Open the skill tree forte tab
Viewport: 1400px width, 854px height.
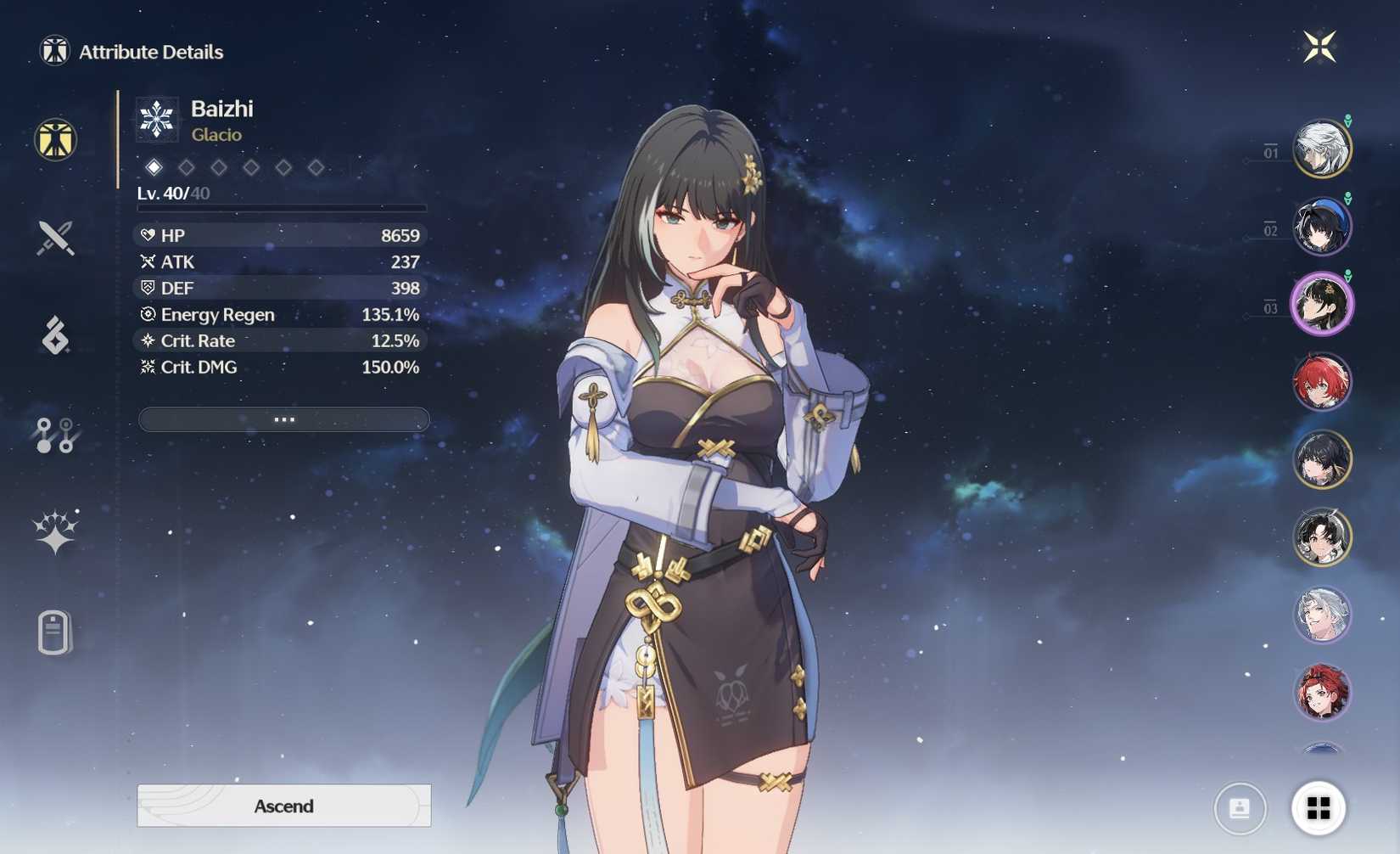tap(55, 435)
